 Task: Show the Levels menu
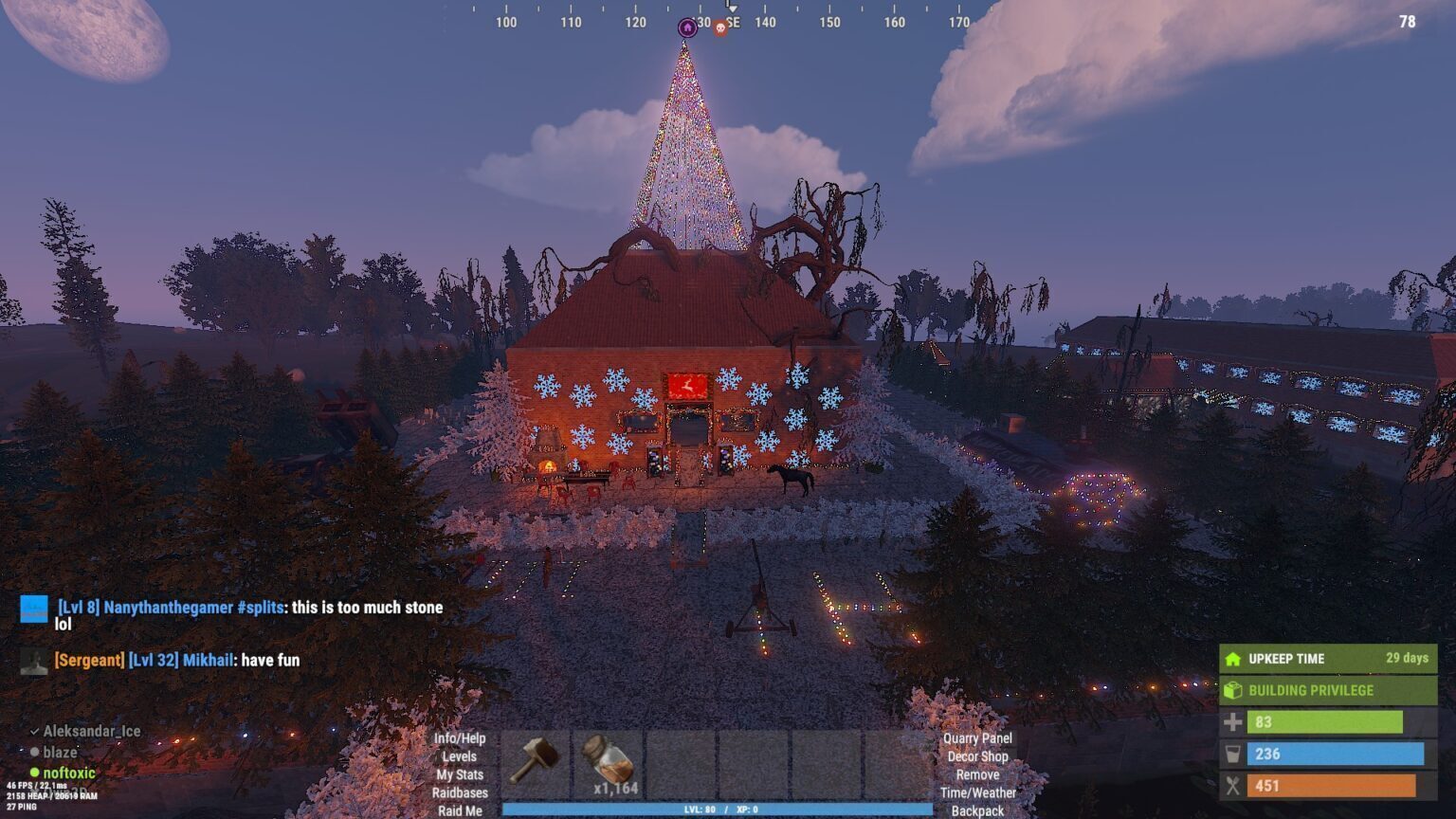(x=460, y=756)
